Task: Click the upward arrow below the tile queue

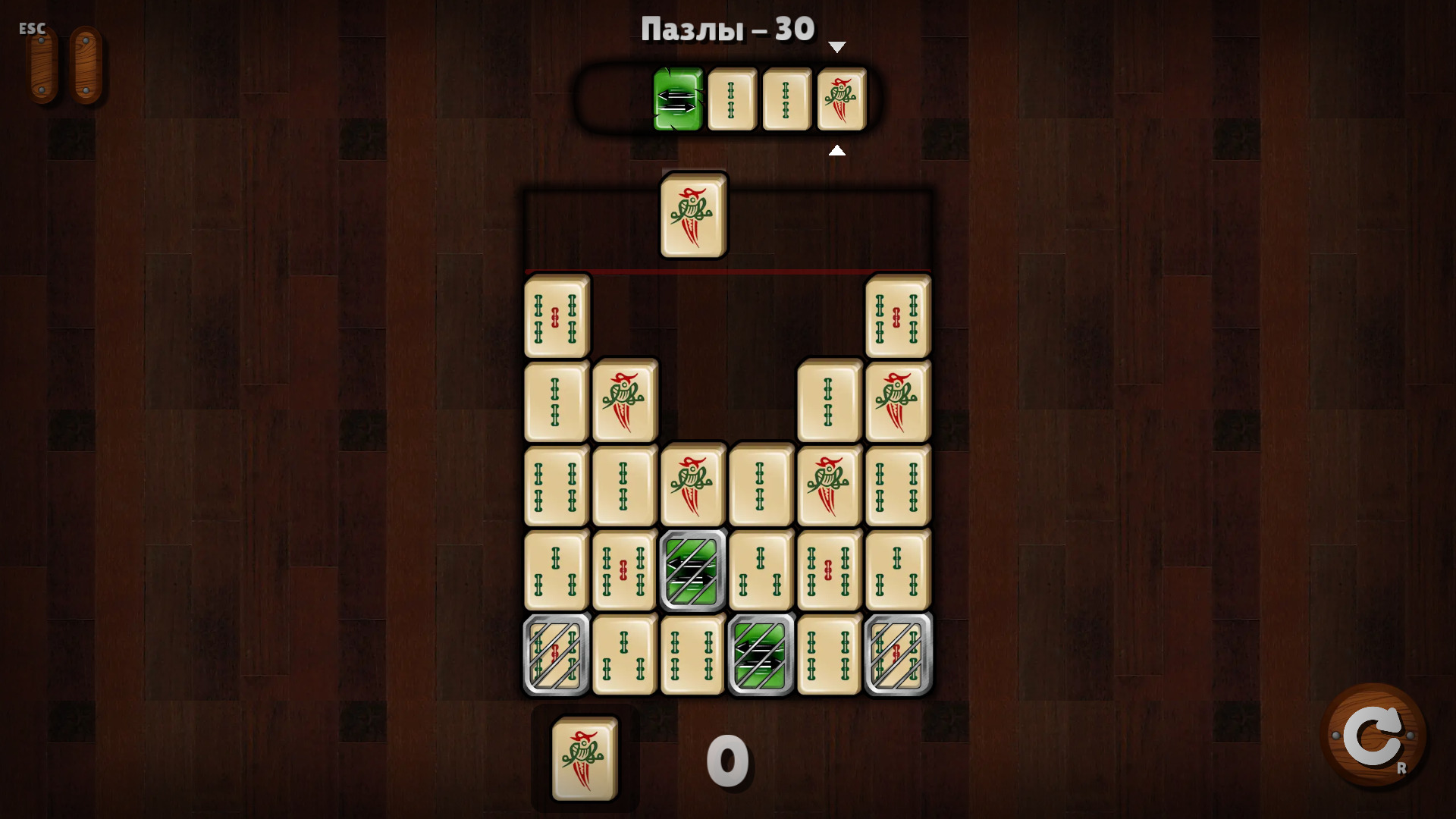Action: (837, 149)
